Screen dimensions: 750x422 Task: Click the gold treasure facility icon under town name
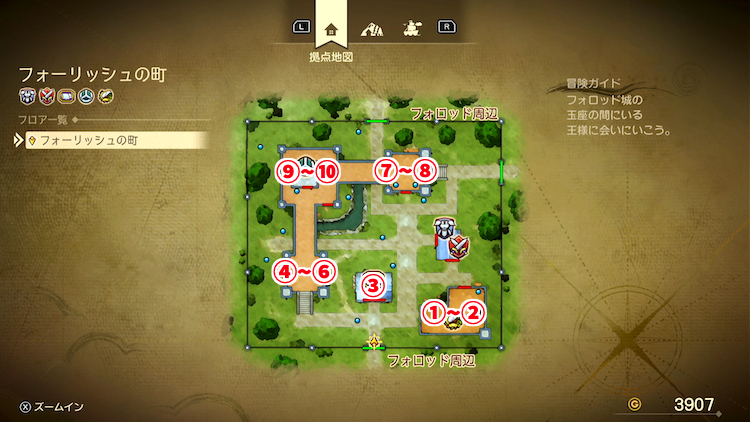pyautogui.click(x=105, y=96)
